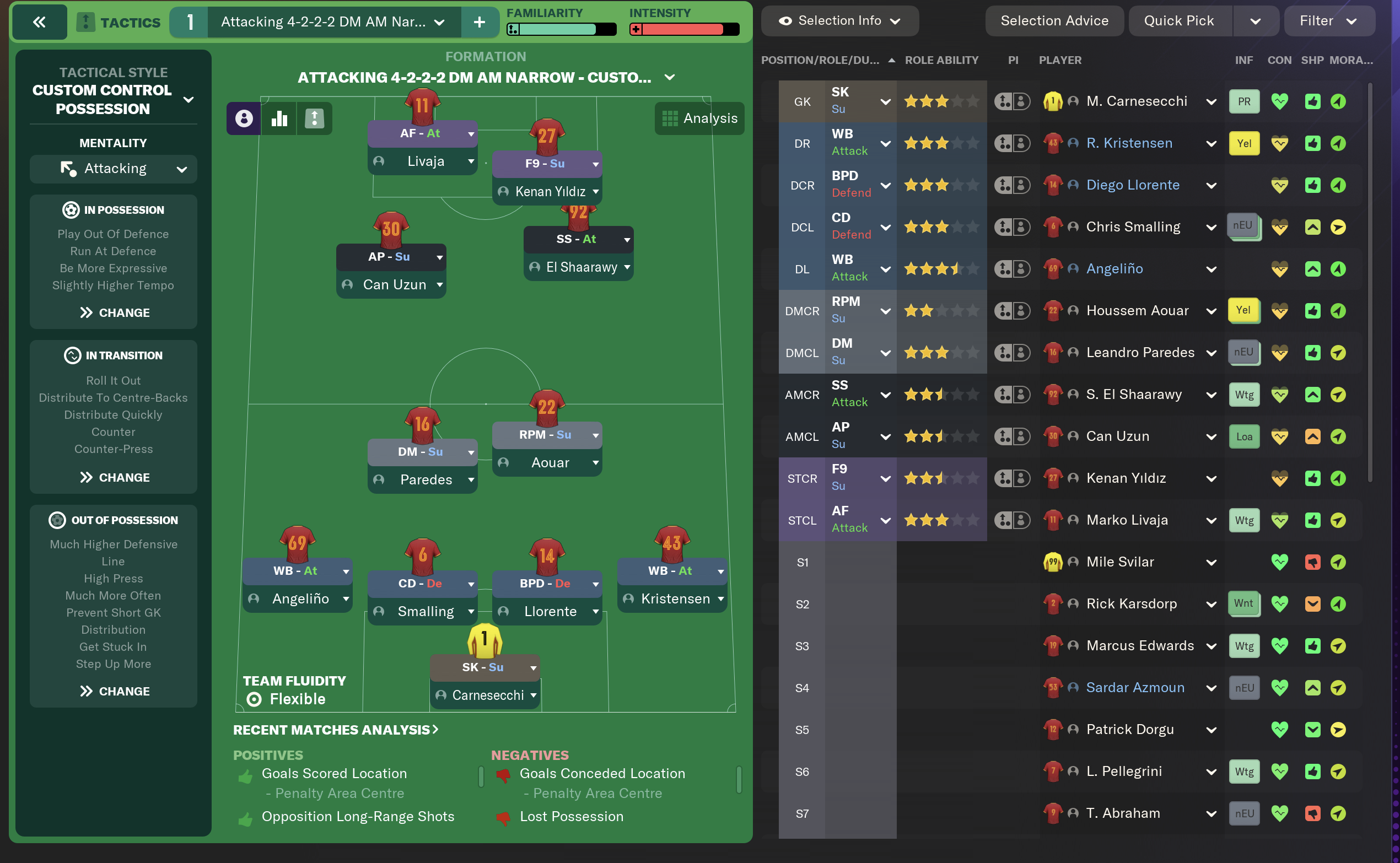The width and height of the screenshot is (1400, 863).
Task: Open the Mentality dropdown showing Attacking
Action: point(113,169)
